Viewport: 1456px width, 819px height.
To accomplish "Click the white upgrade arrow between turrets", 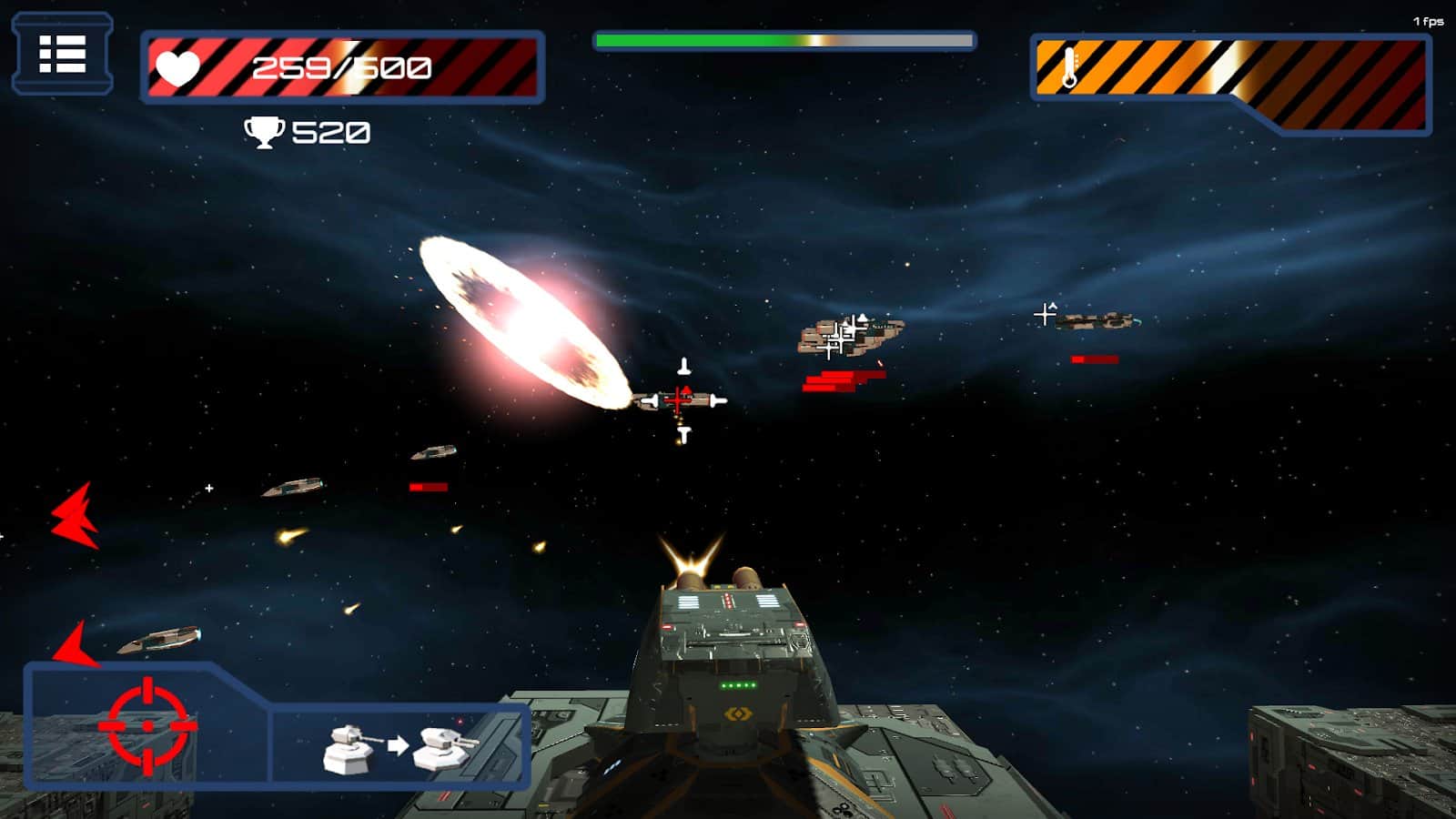I will click(x=398, y=746).
